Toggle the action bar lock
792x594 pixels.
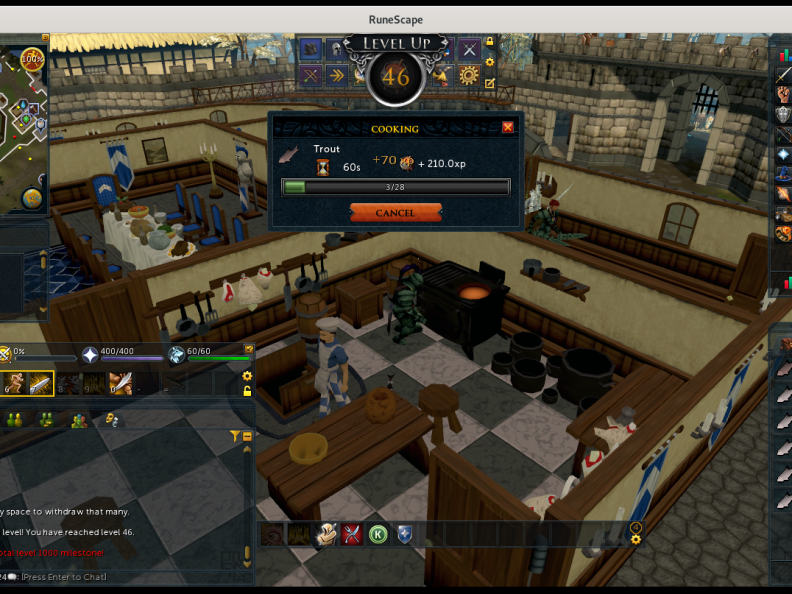[247, 391]
